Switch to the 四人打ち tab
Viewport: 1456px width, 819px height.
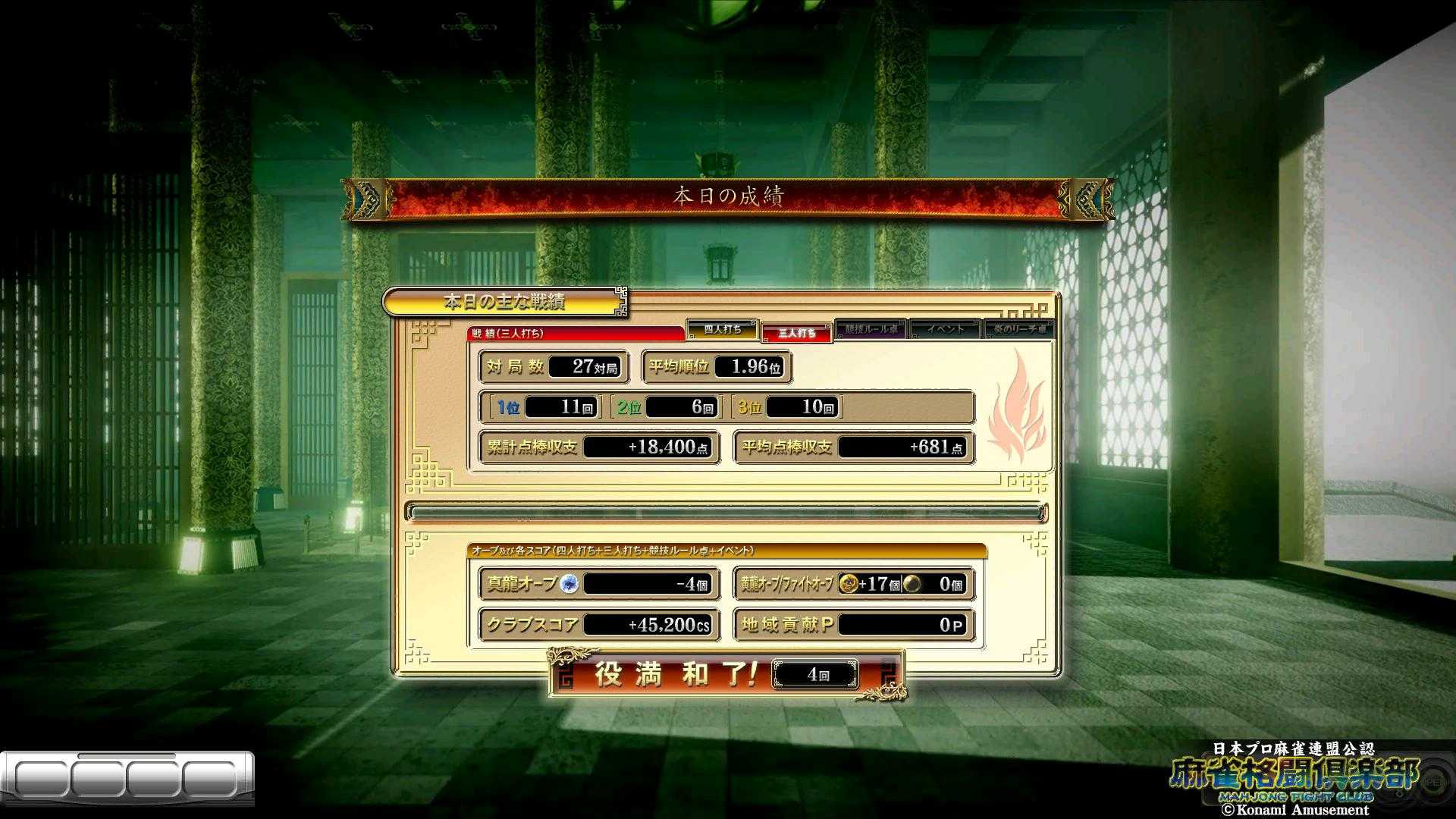[722, 329]
